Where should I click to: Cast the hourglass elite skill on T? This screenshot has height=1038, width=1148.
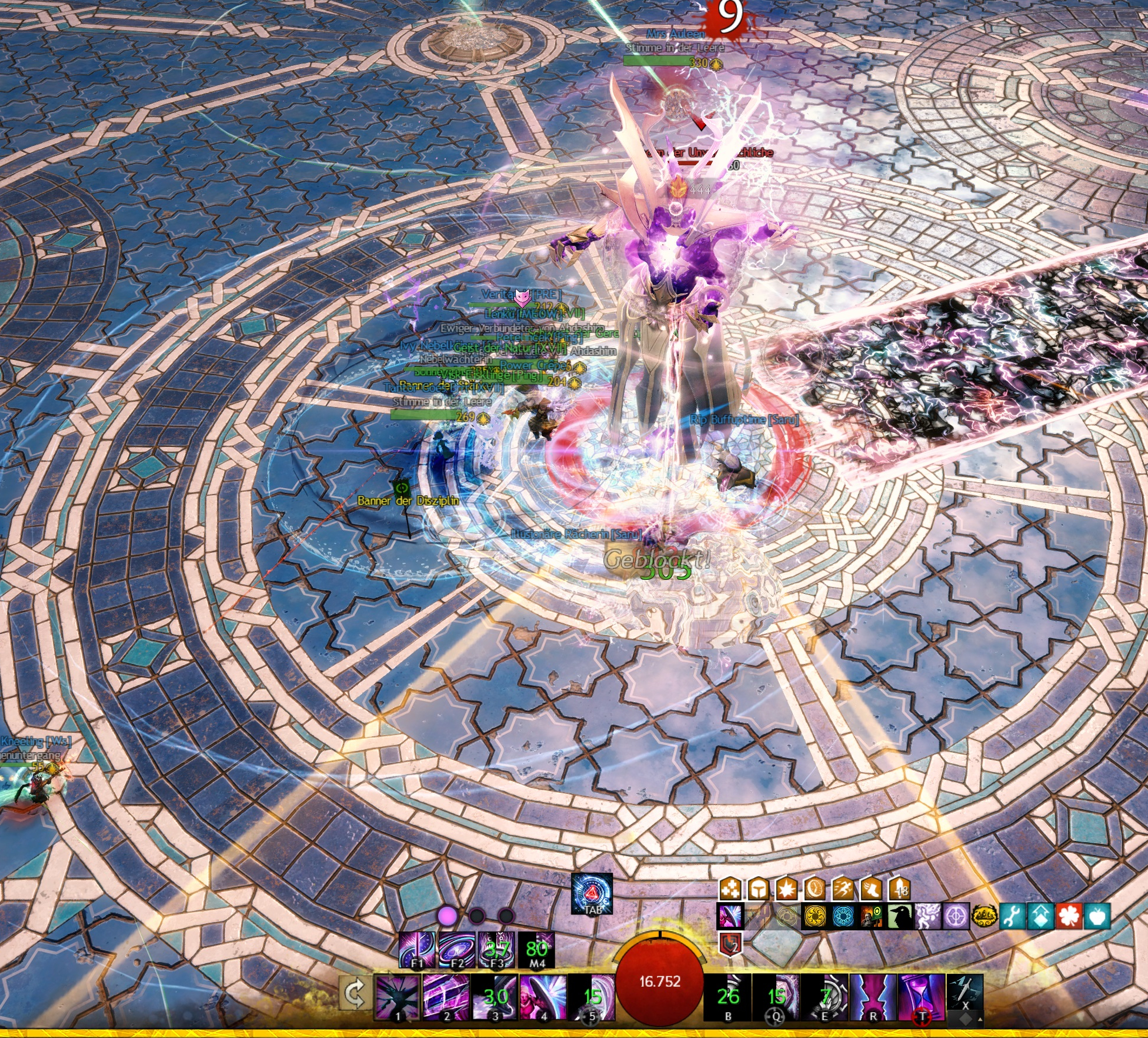(922, 997)
